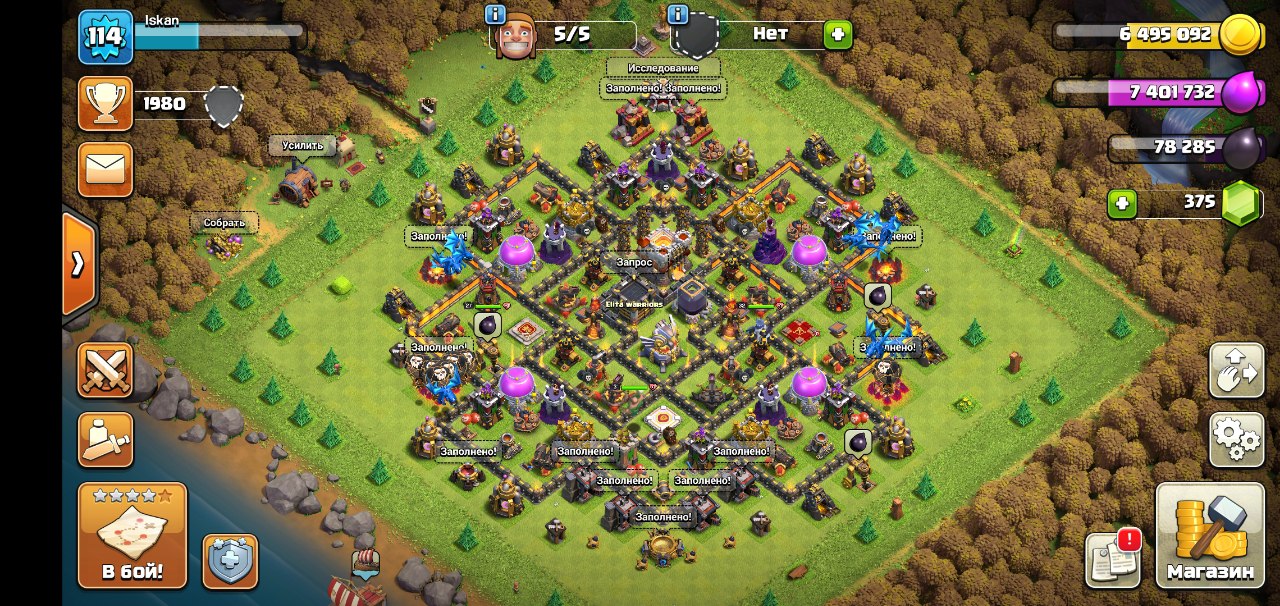Add a shield with the green plus

[x=837, y=35]
